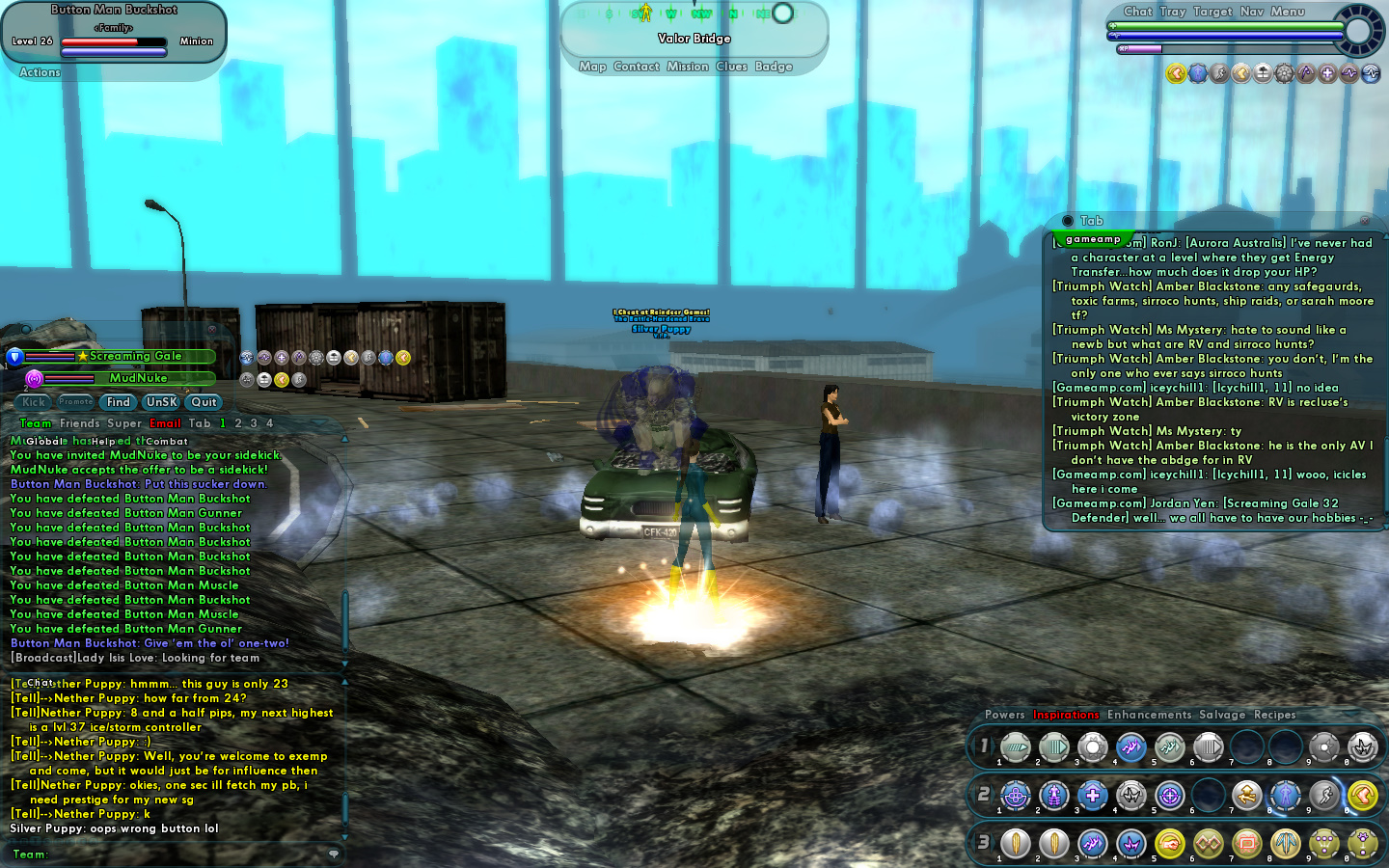
Task: Show the Mission panel
Action: coord(687,67)
